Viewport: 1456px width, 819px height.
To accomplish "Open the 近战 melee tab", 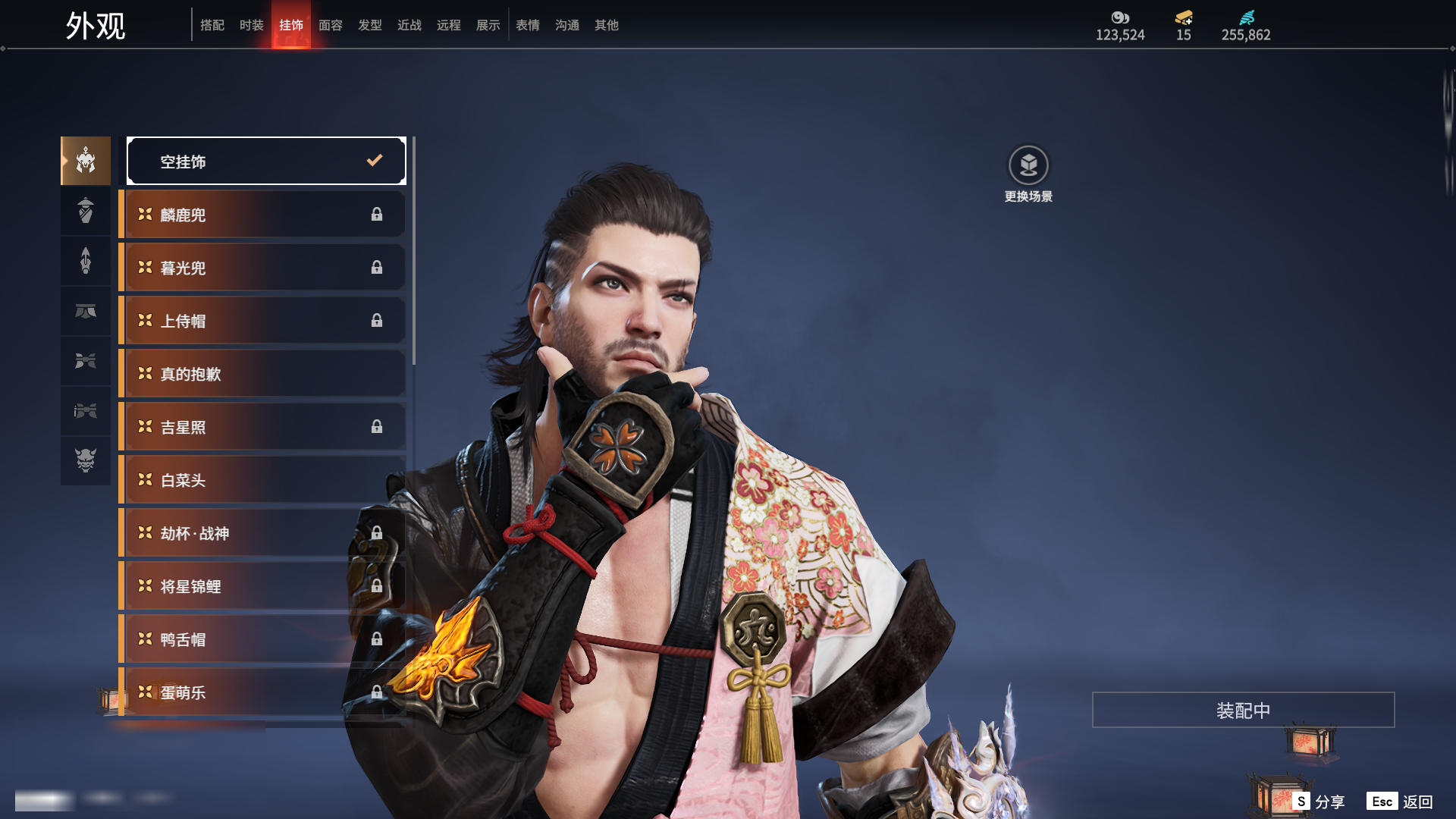I will (409, 25).
